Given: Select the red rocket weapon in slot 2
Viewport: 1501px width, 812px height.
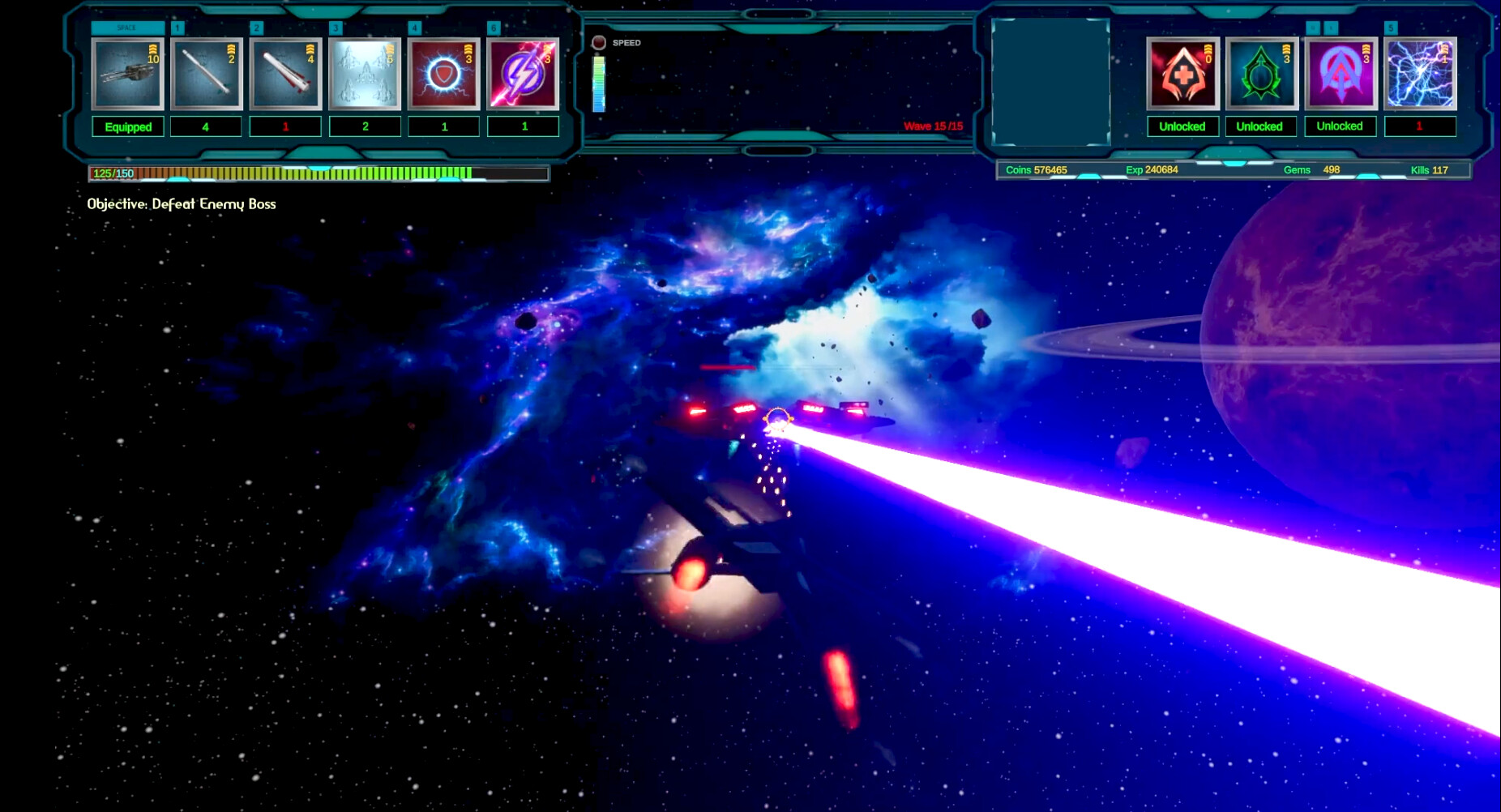Looking at the screenshot, I should (x=284, y=75).
